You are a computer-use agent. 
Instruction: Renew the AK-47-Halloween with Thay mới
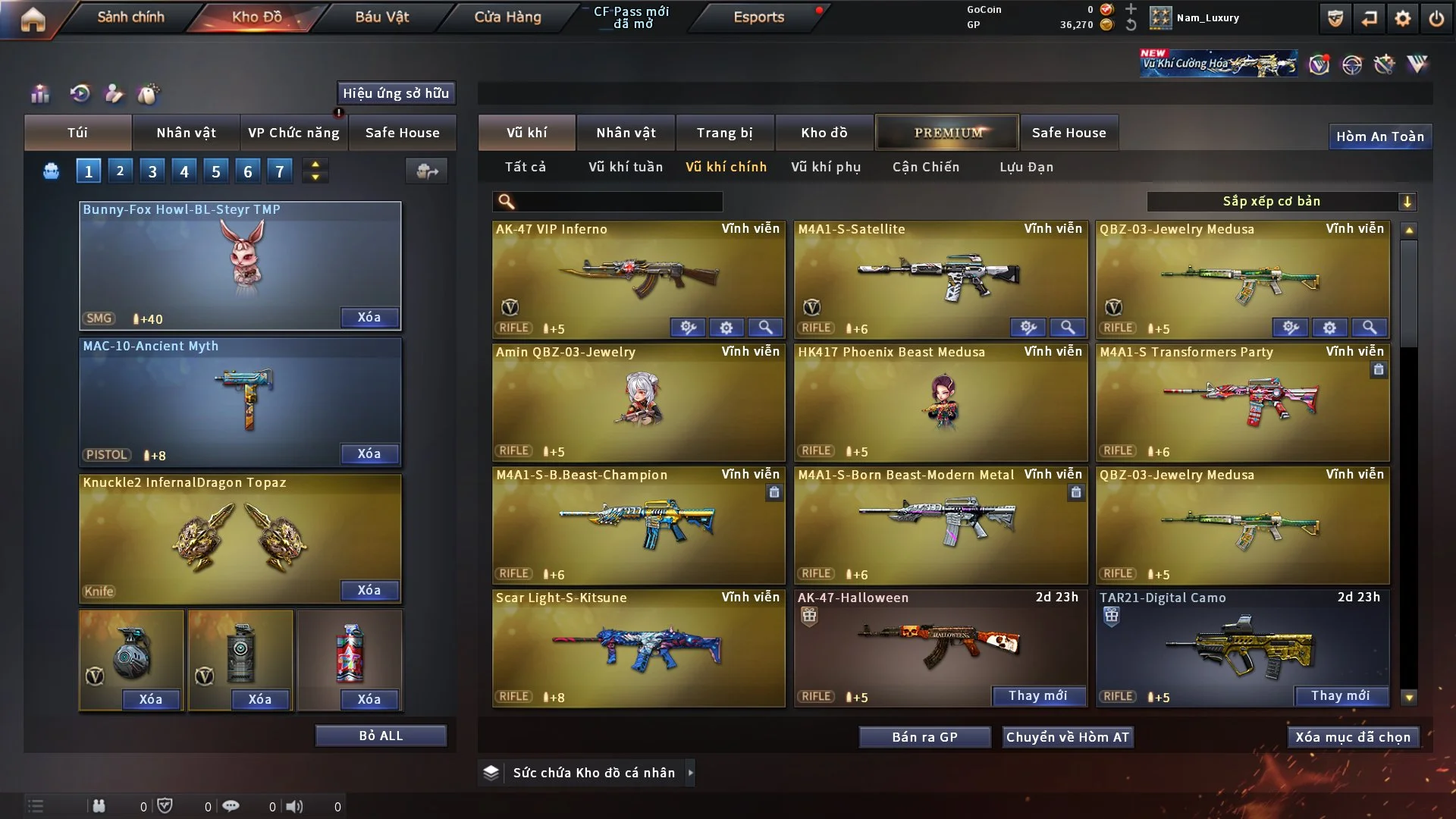tap(1037, 695)
